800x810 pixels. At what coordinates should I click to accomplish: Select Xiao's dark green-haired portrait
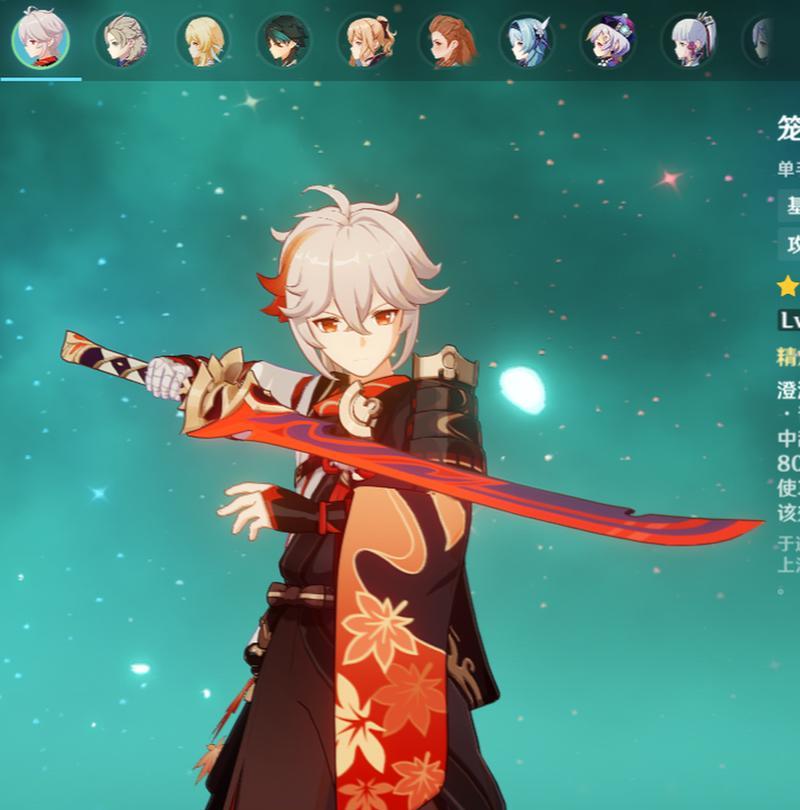[284, 40]
